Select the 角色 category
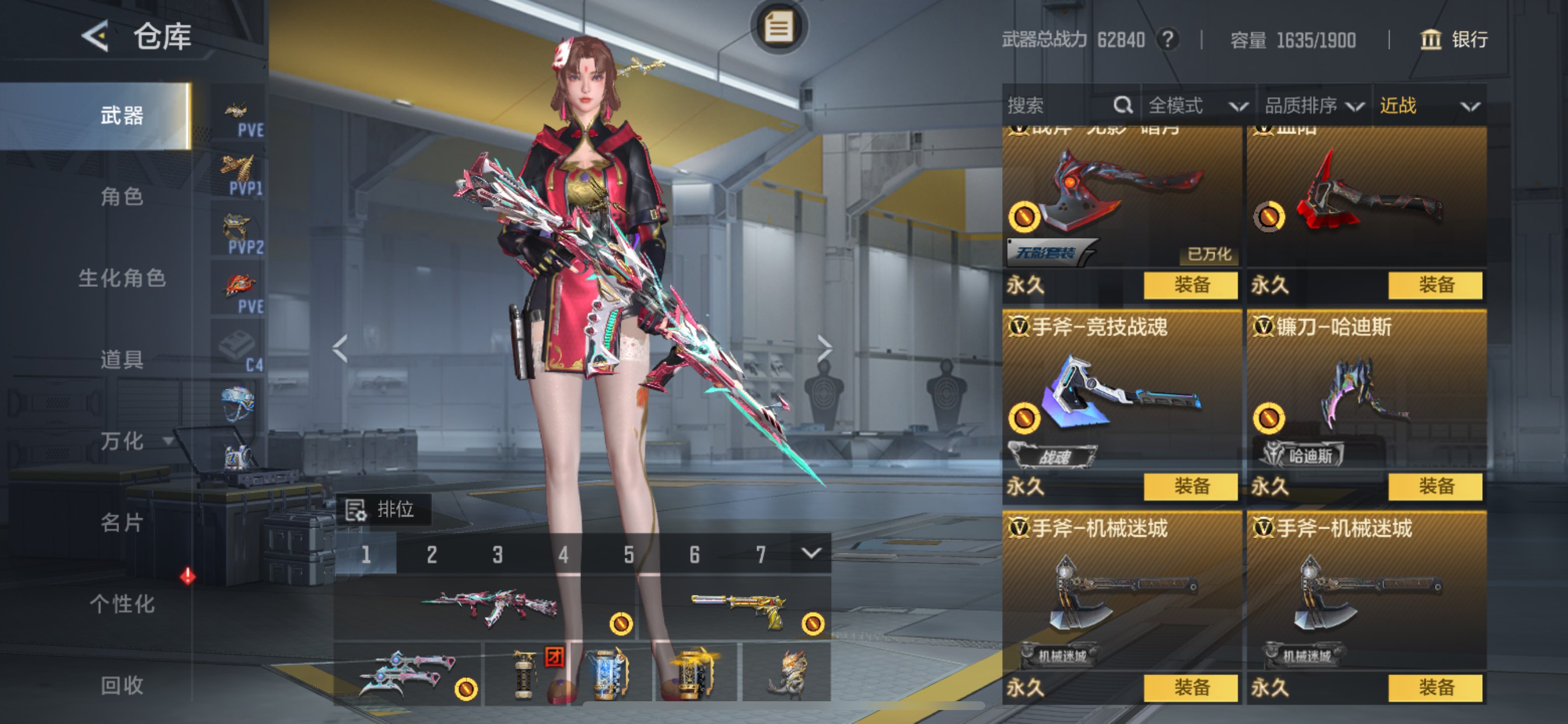Image resolution: width=1568 pixels, height=724 pixels. click(x=122, y=197)
